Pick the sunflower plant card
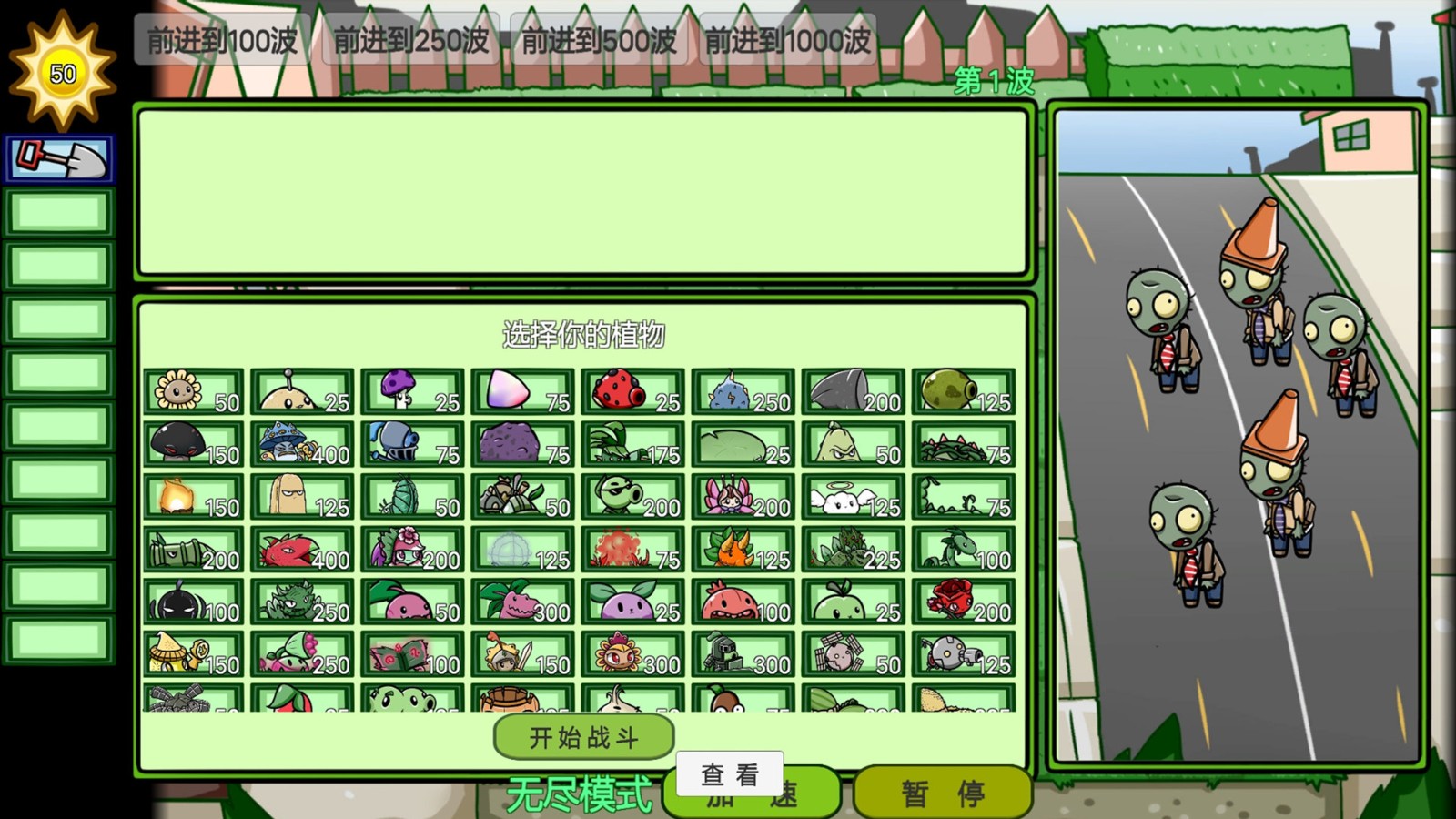The height and width of the screenshot is (819, 1456). (x=194, y=391)
